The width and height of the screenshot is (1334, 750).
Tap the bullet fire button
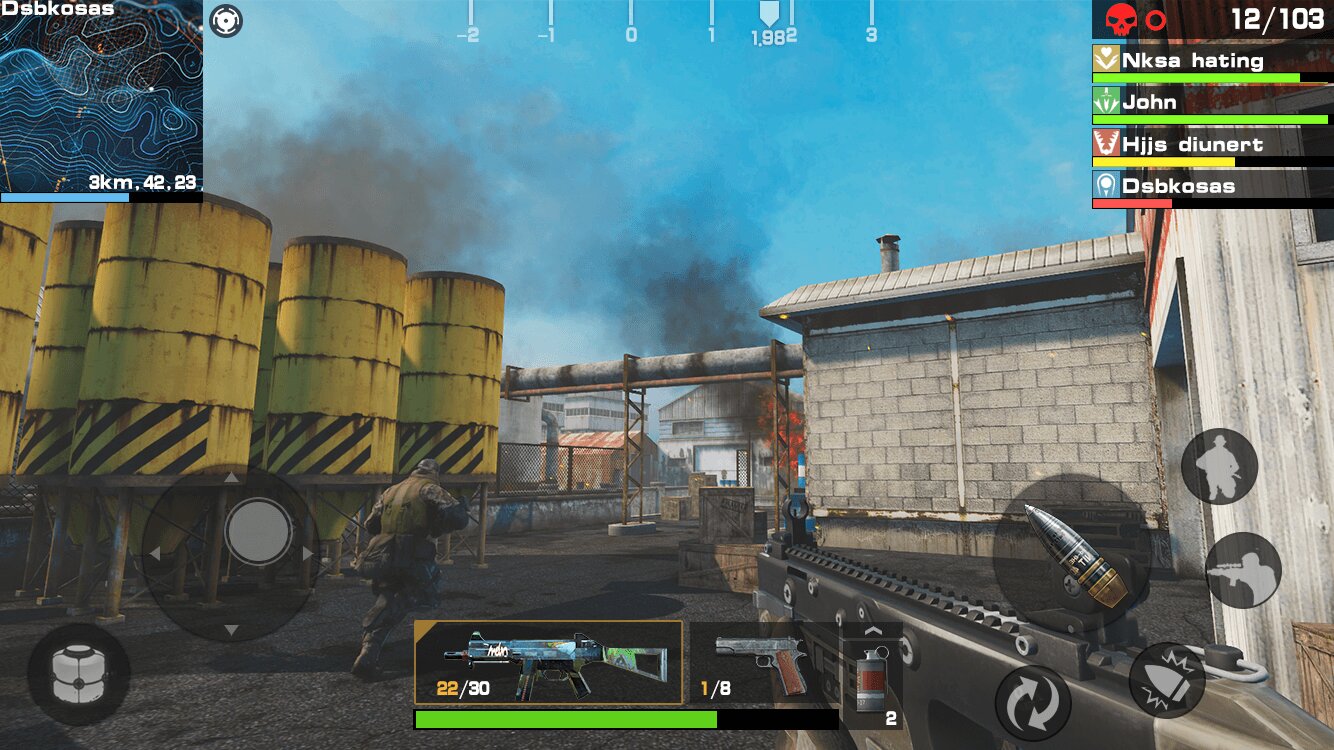pos(1071,554)
